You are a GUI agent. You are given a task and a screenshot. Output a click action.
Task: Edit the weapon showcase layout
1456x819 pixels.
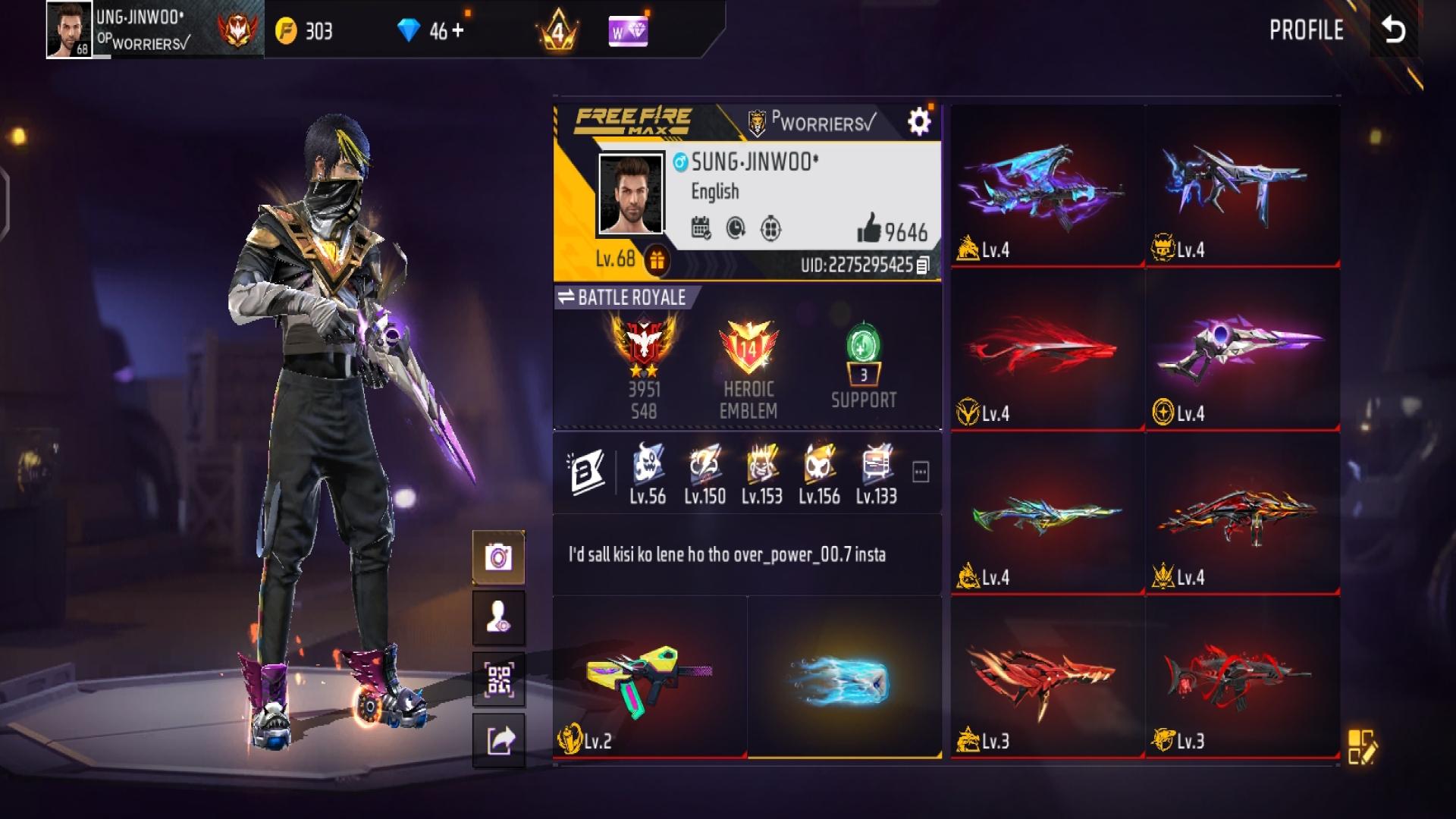tap(1361, 746)
